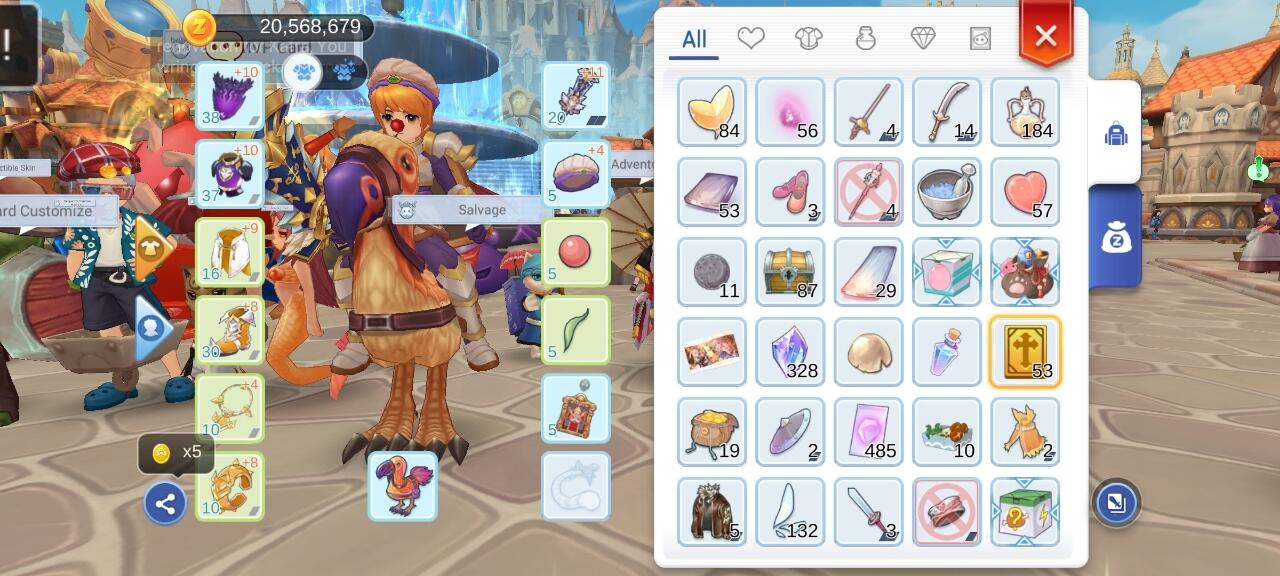Select the diamond gem category tab

click(923, 38)
